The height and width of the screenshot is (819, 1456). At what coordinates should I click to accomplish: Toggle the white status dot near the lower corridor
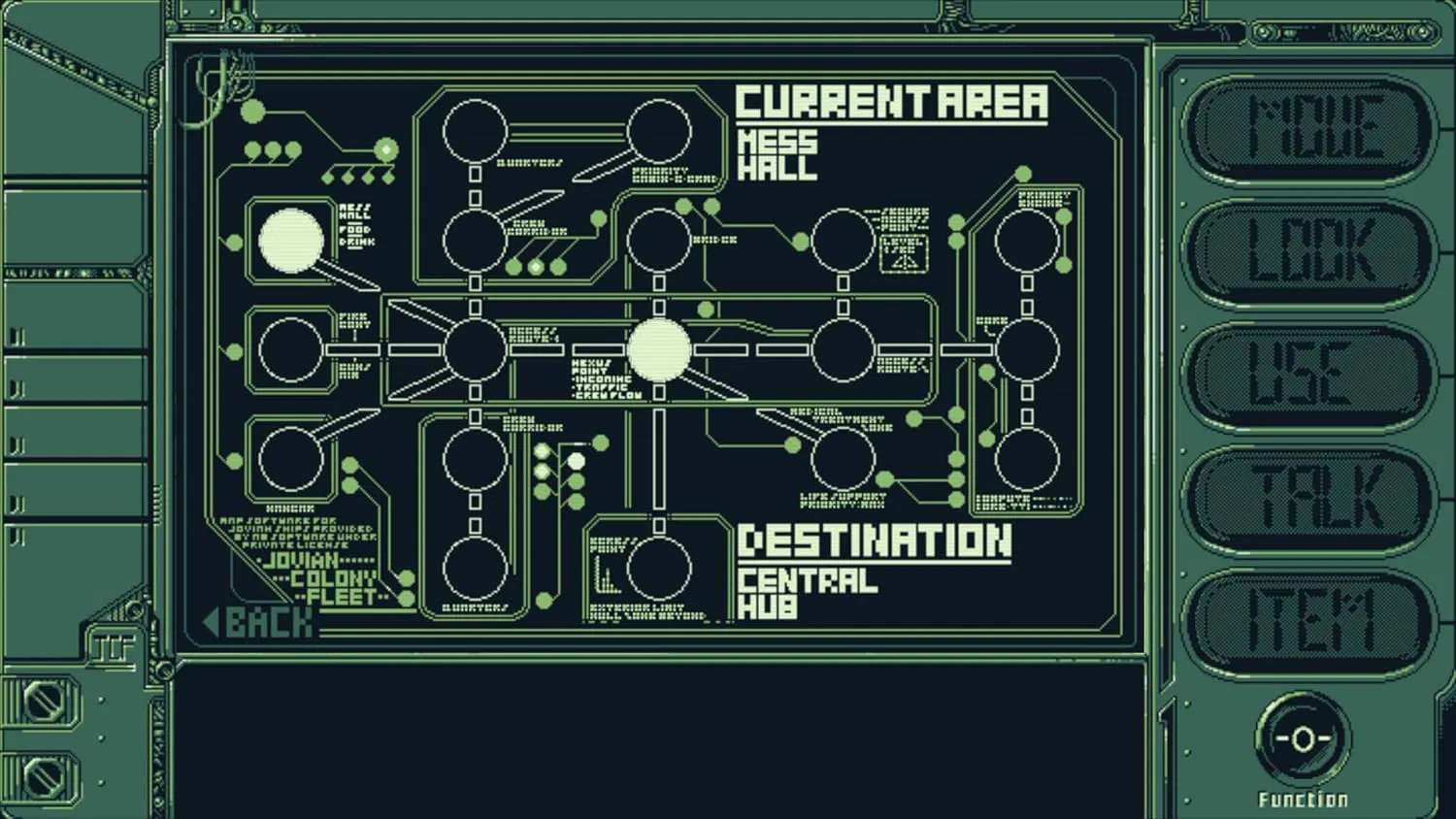tap(577, 461)
